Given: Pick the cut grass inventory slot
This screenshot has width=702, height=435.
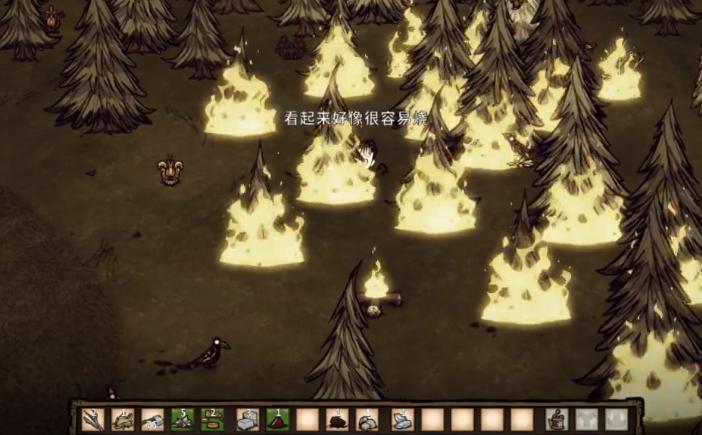Looking at the screenshot, I should (122, 420).
